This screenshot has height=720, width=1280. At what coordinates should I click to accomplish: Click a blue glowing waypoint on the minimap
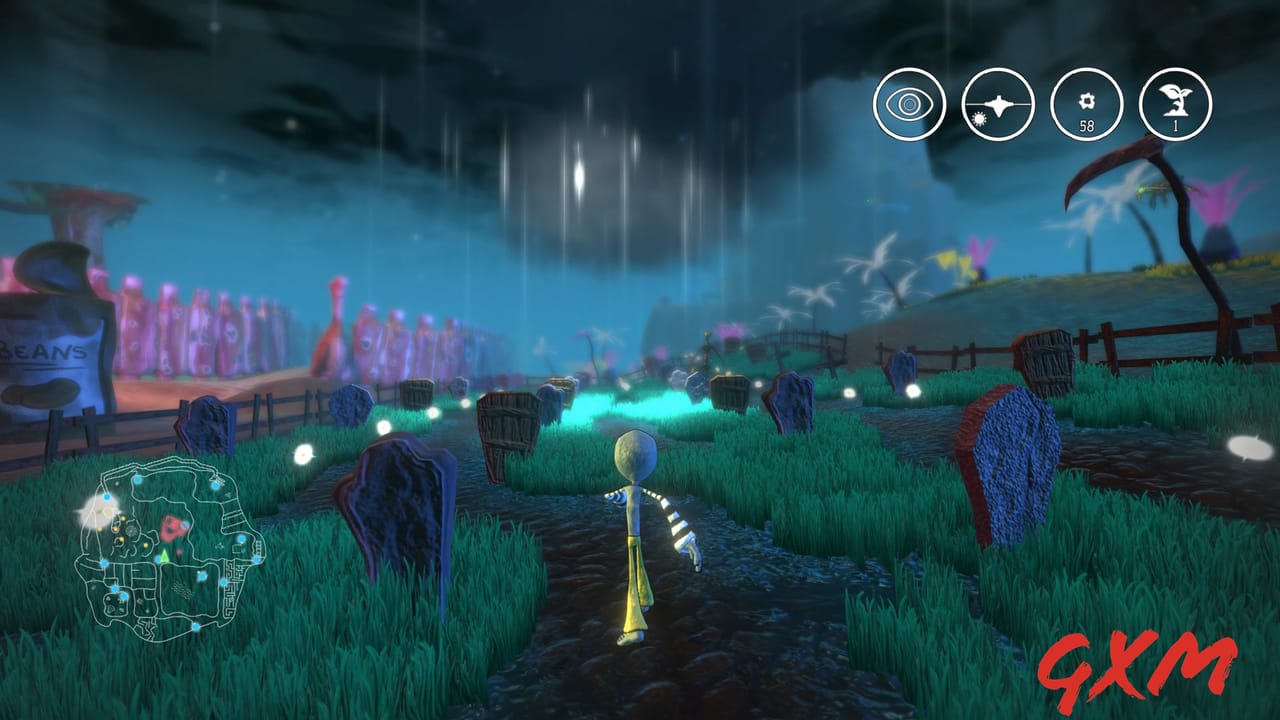137,479
